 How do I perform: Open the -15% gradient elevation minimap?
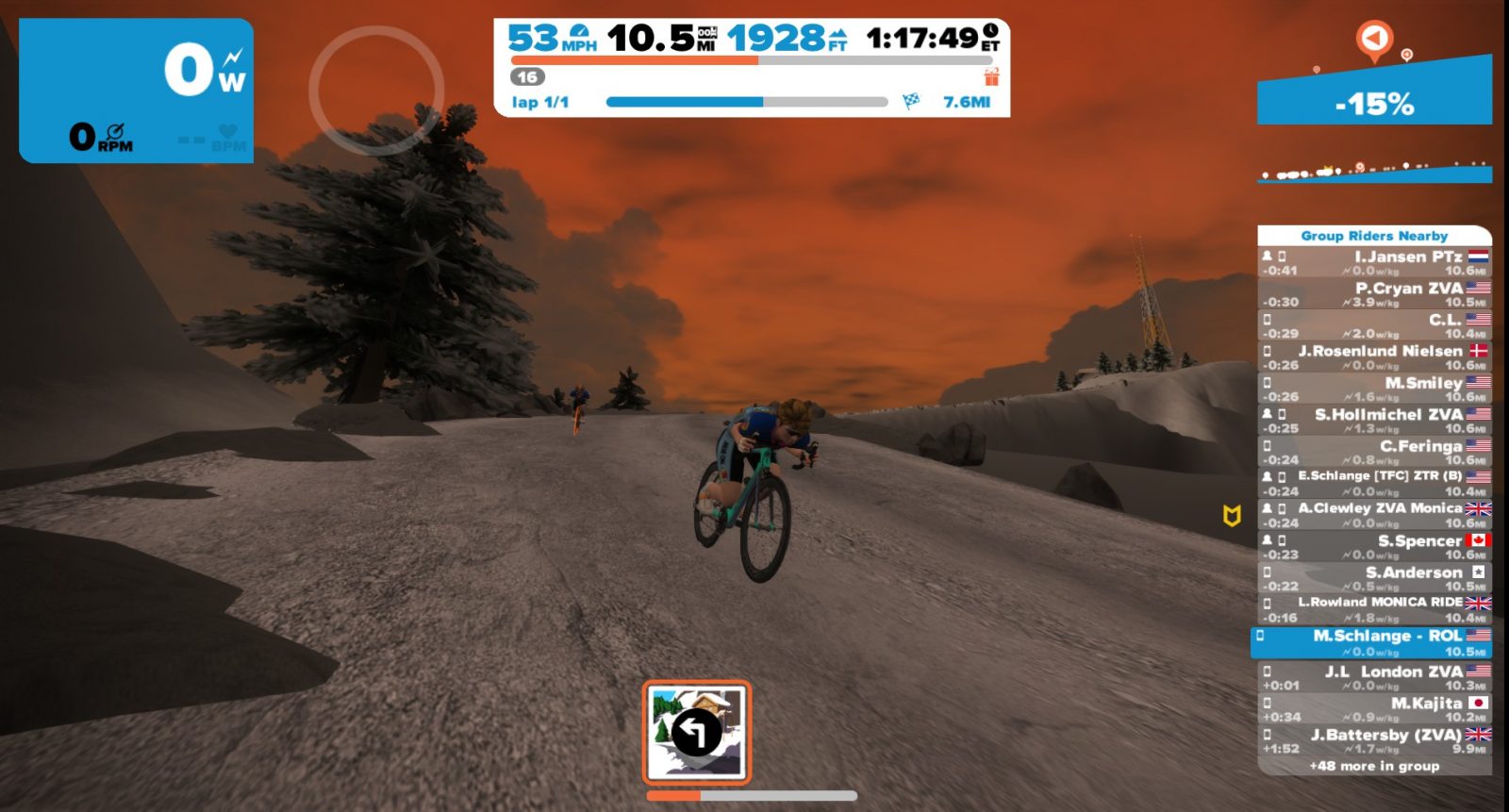pyautogui.click(x=1374, y=102)
